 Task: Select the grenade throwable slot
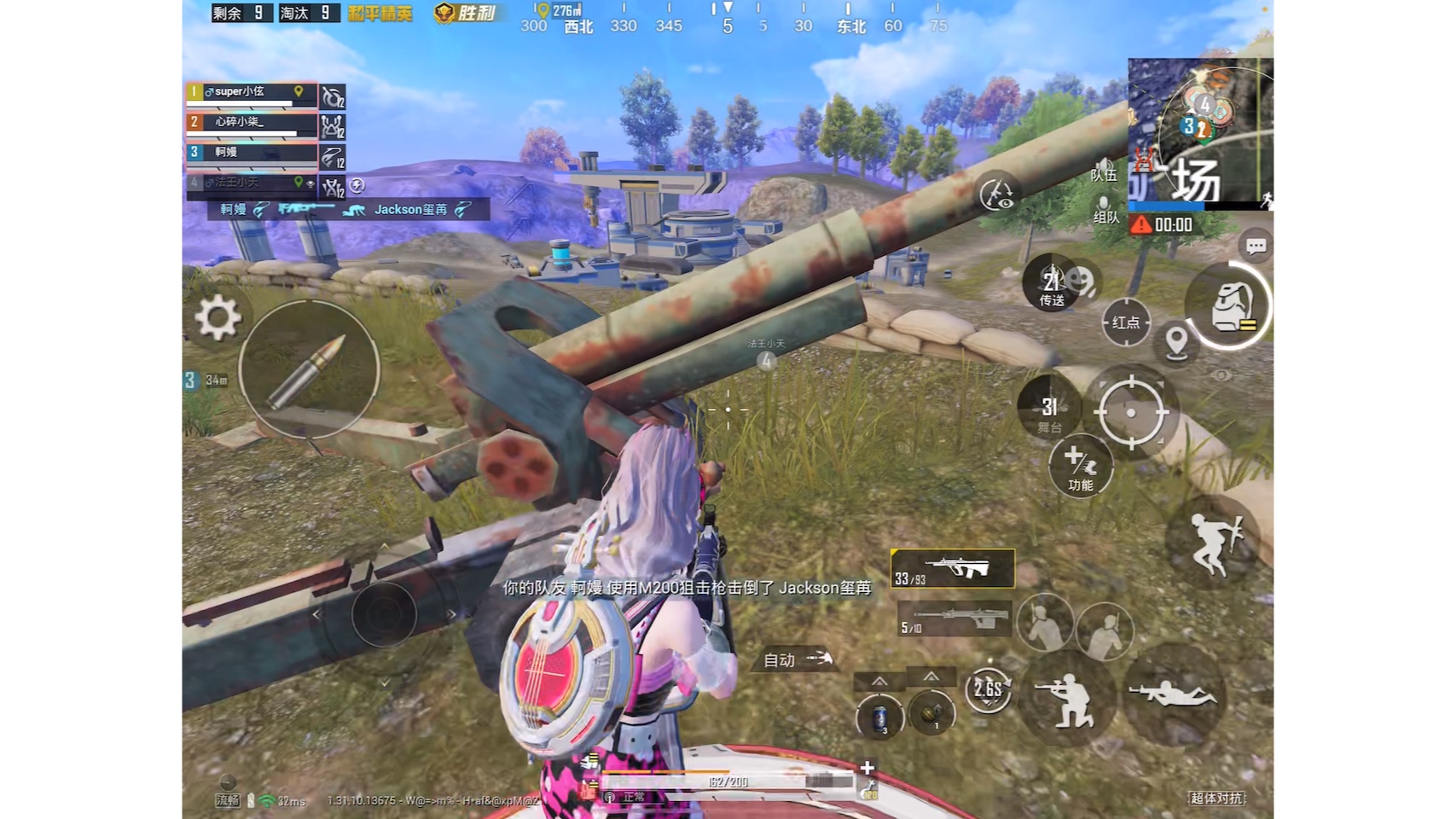click(x=931, y=712)
